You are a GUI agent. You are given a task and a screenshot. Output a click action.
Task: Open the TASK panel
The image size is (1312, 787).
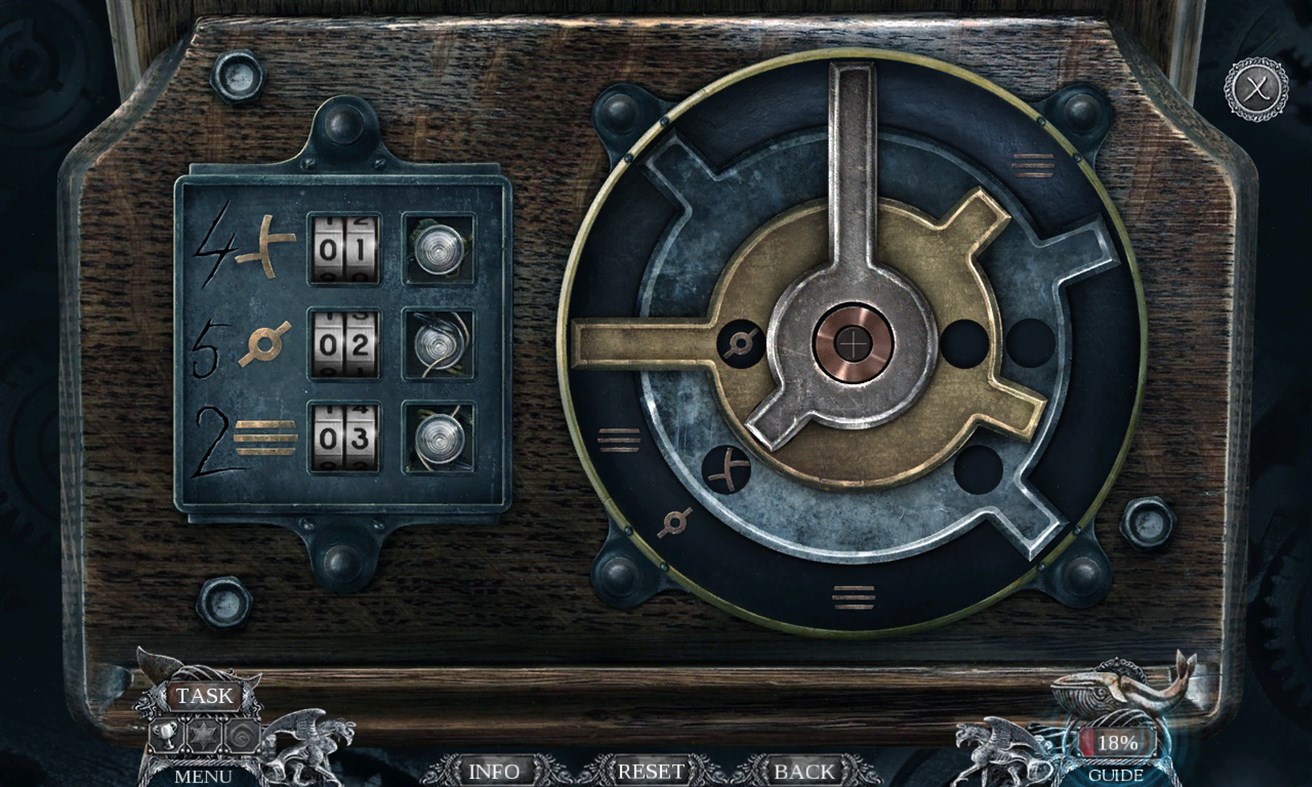click(203, 696)
